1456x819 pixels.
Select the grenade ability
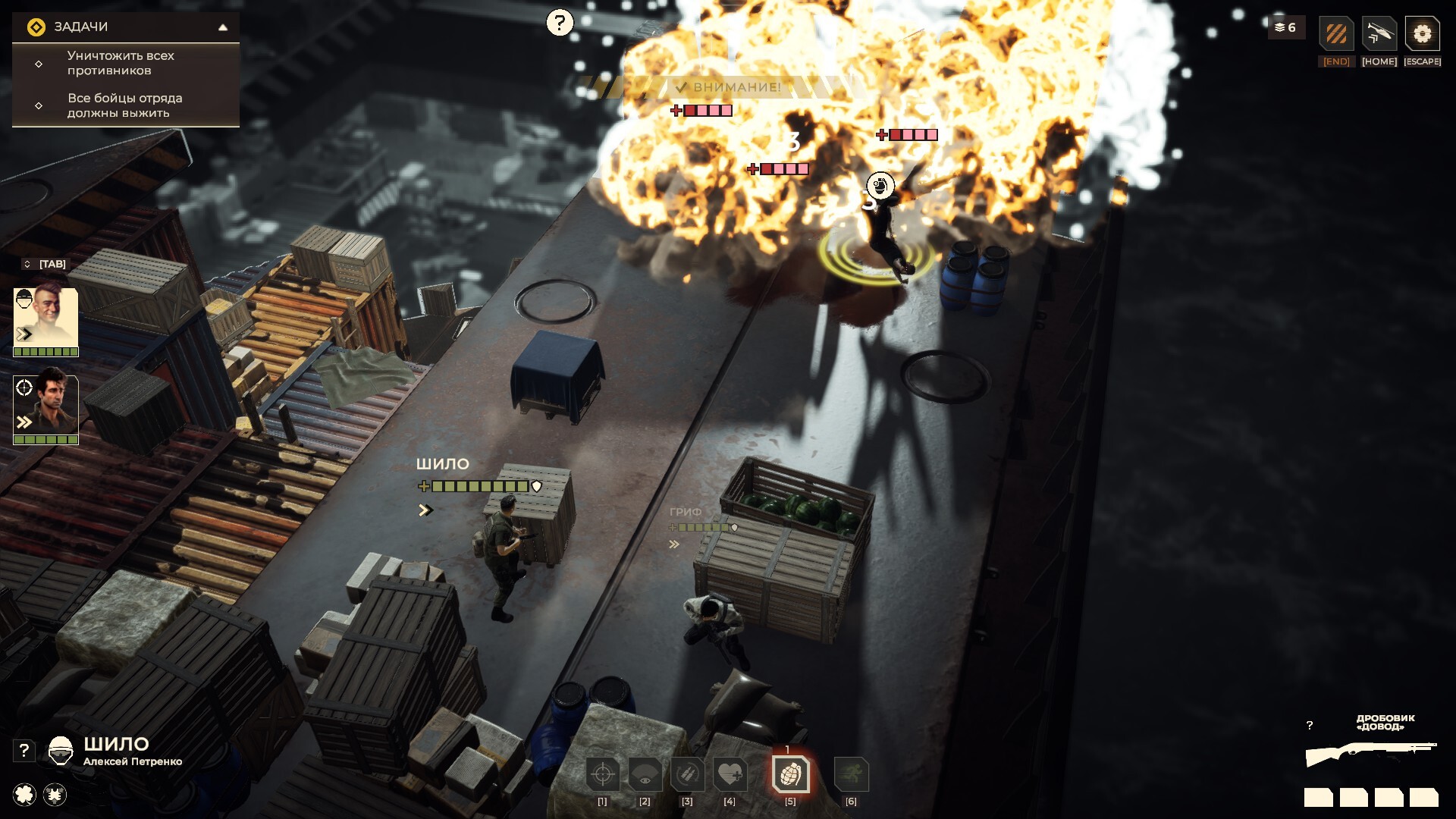(x=790, y=774)
